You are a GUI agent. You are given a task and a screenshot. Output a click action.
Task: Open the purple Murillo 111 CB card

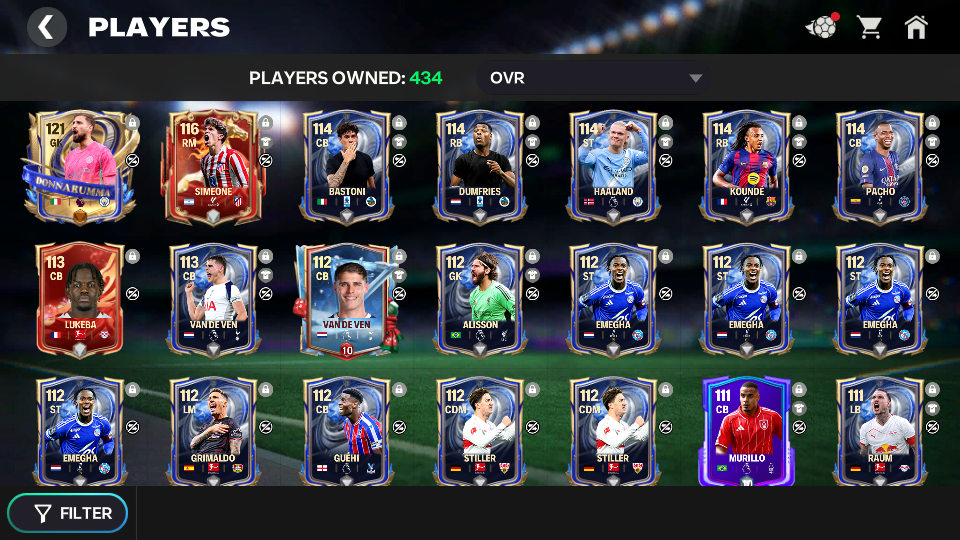746,431
